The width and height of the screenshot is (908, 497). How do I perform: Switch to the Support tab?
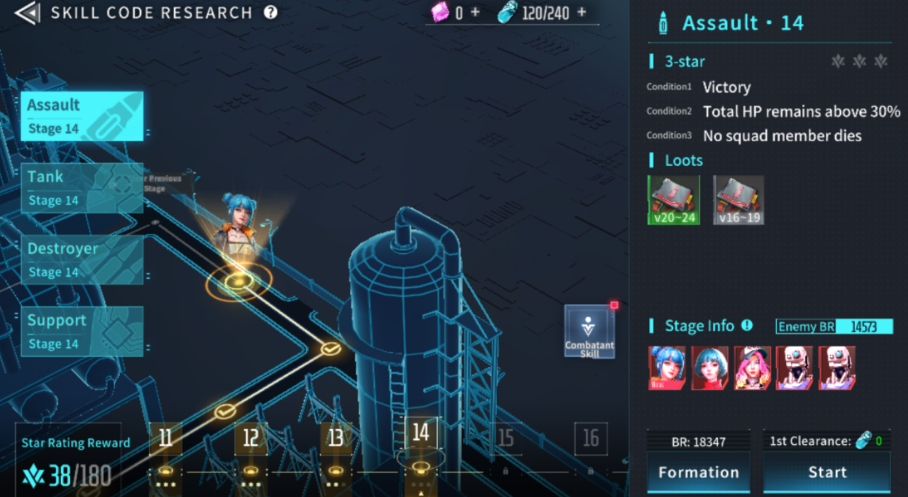[x=82, y=332]
